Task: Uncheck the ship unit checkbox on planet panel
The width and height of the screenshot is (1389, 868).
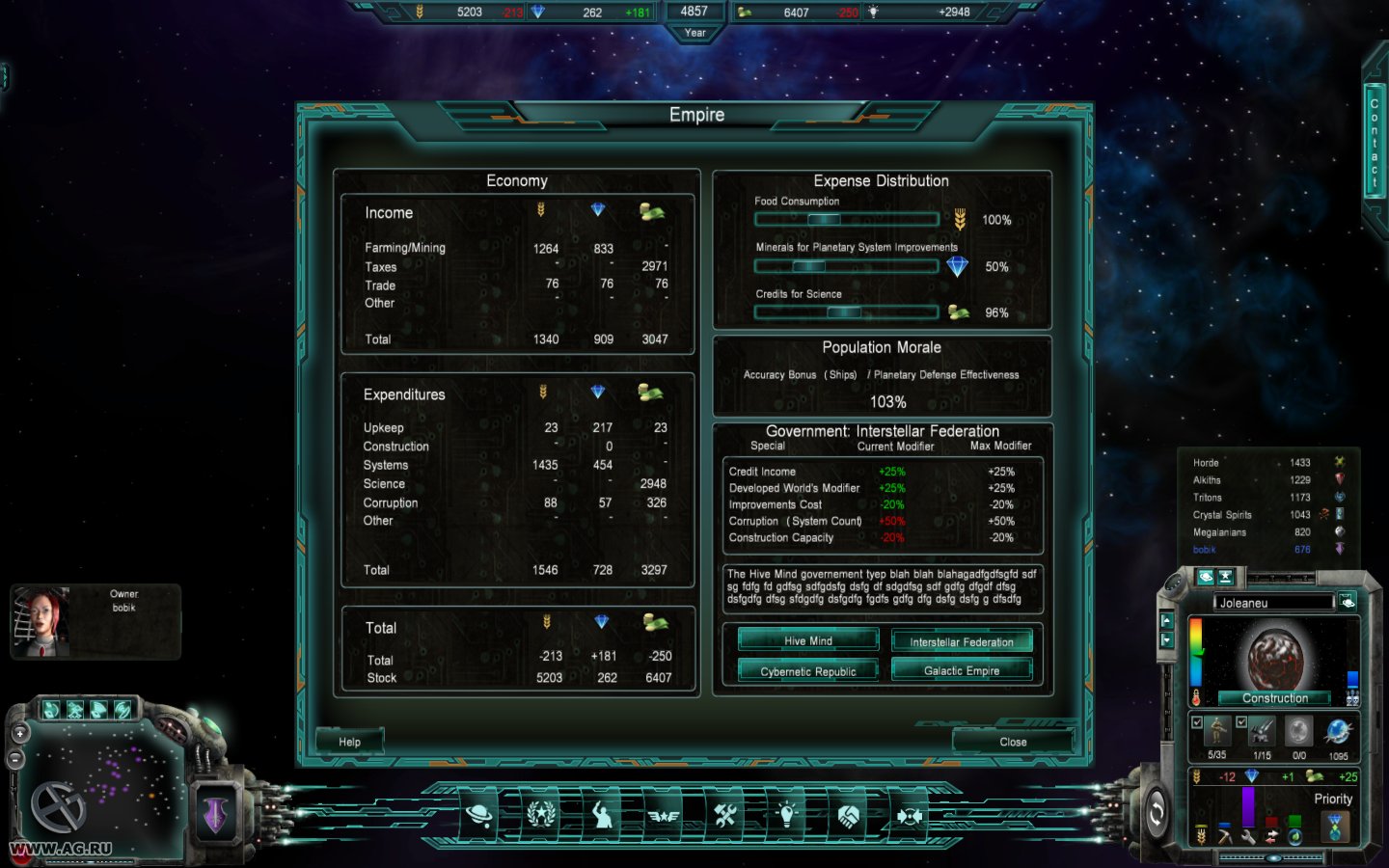Action: coord(1241,722)
